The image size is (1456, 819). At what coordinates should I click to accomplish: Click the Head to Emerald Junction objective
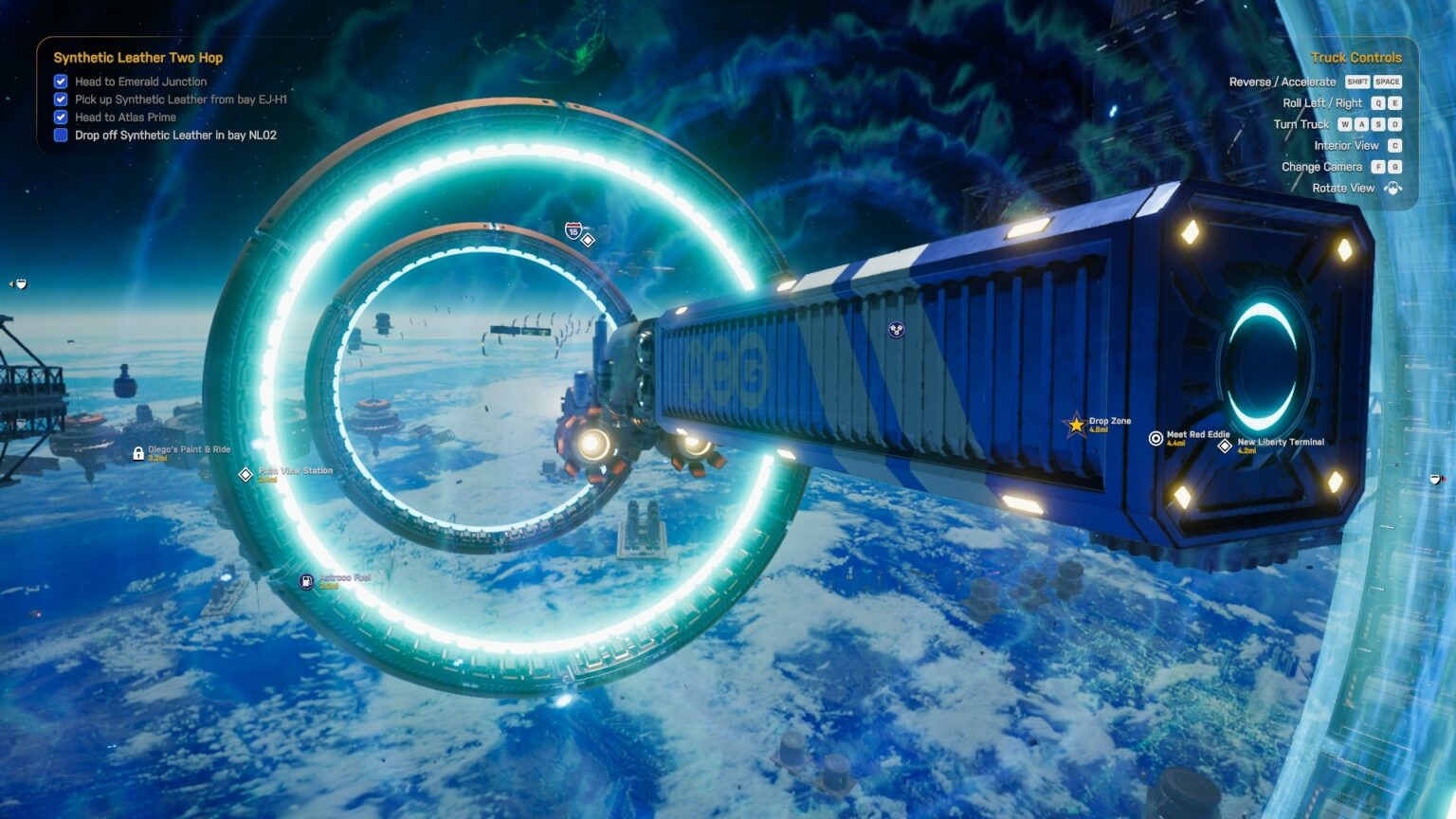[140, 82]
